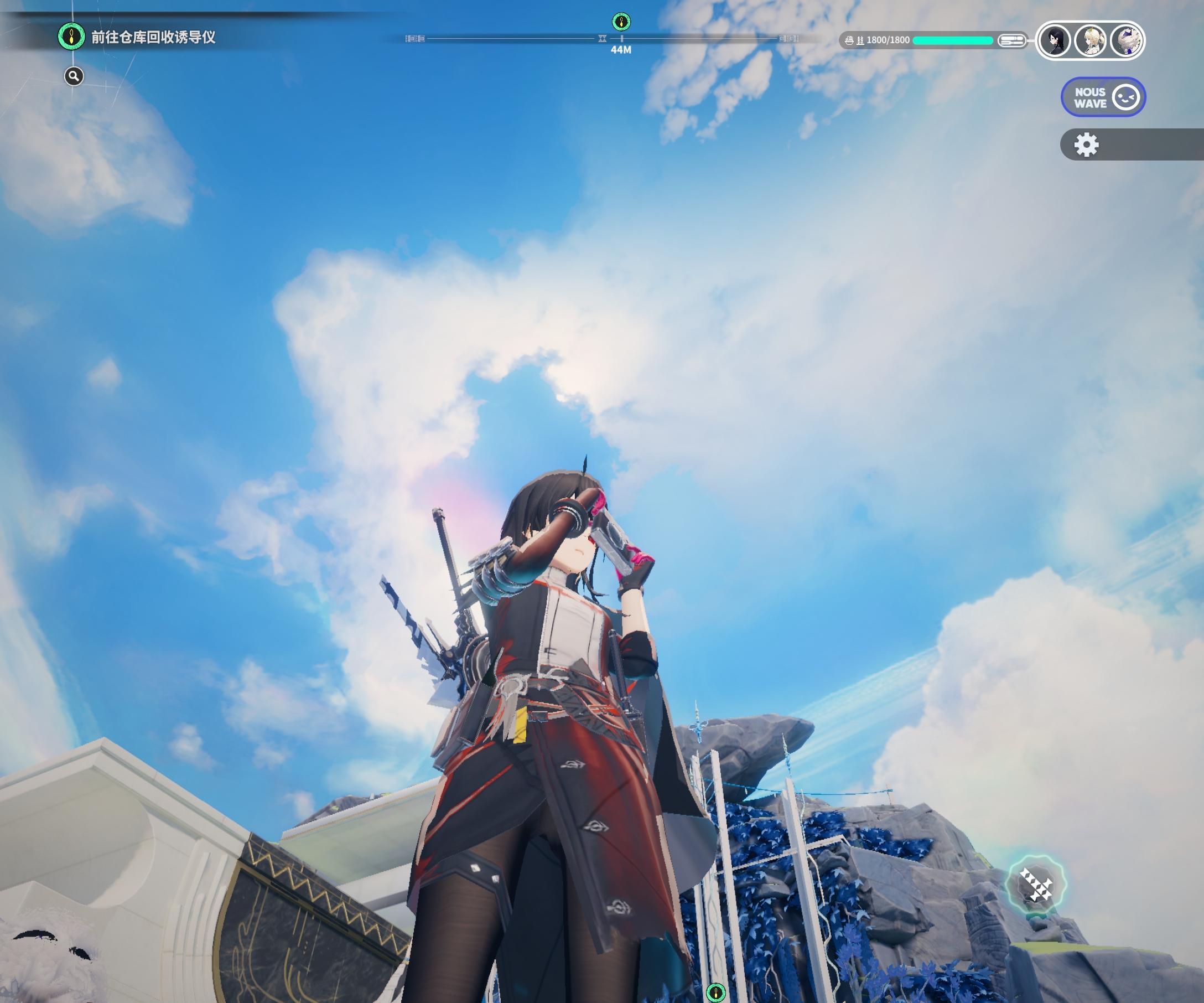Open the quest tracker 前往仓库回收诱导仪
Viewport: 1204px width, 1003px height.
point(153,37)
